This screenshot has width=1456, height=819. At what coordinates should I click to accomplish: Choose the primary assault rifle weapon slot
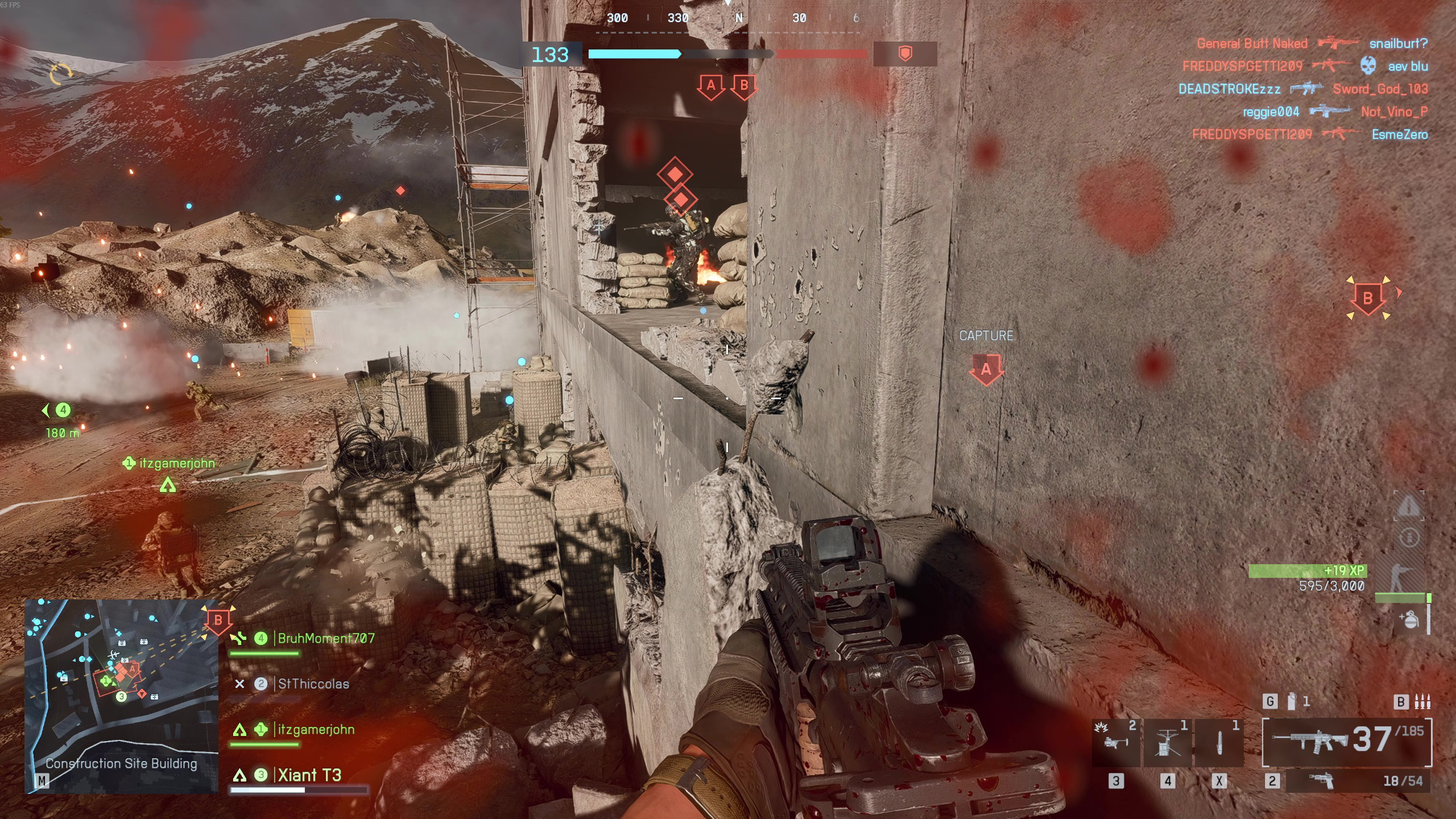(1346, 741)
